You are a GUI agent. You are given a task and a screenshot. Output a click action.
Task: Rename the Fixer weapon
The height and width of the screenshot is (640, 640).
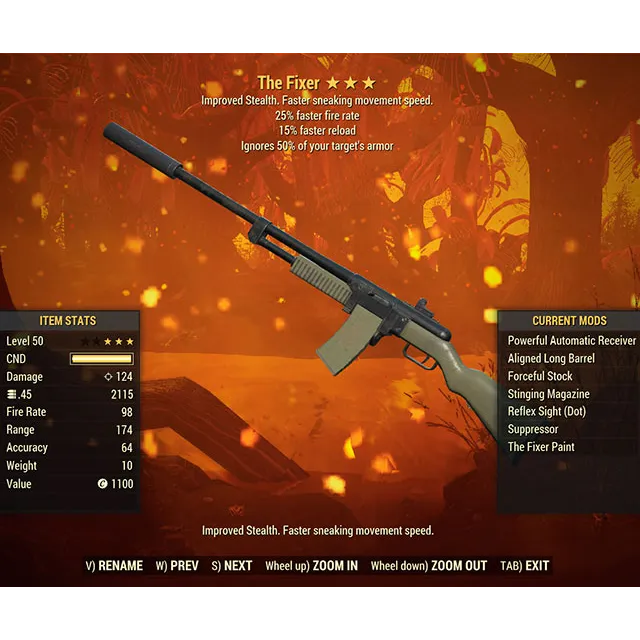click(114, 566)
